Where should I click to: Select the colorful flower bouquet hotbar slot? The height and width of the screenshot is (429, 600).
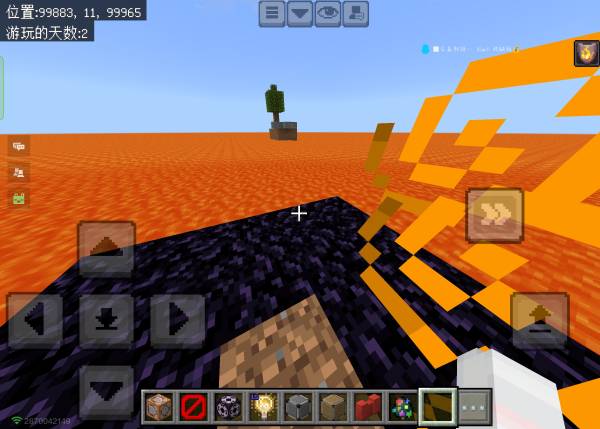tap(402, 407)
